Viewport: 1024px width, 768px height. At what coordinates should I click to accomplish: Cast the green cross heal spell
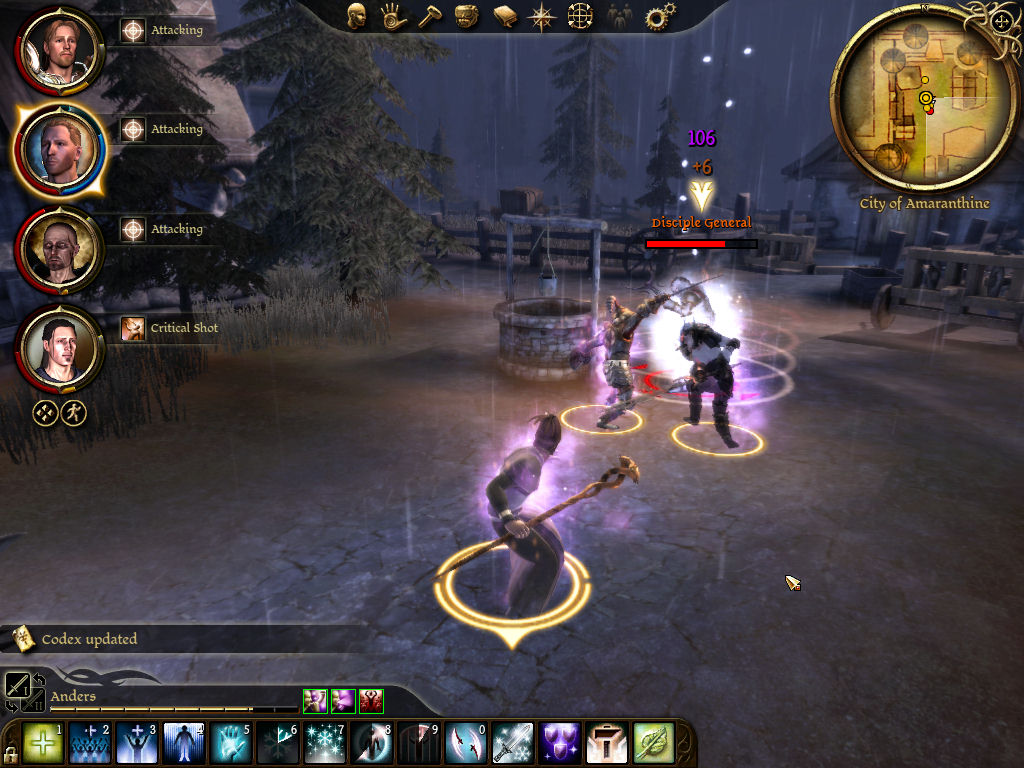click(x=42, y=744)
